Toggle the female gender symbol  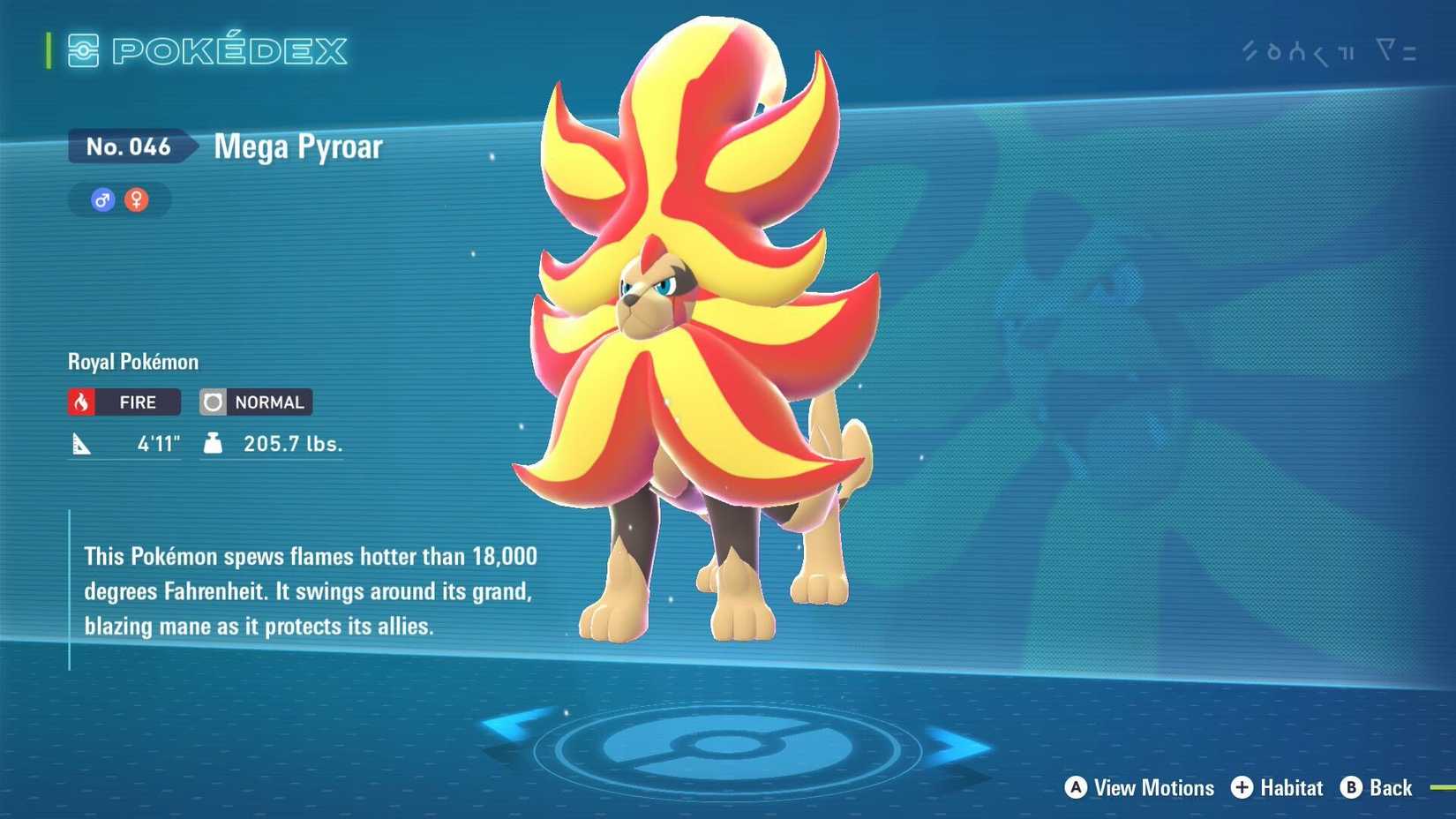pyautogui.click(x=139, y=199)
